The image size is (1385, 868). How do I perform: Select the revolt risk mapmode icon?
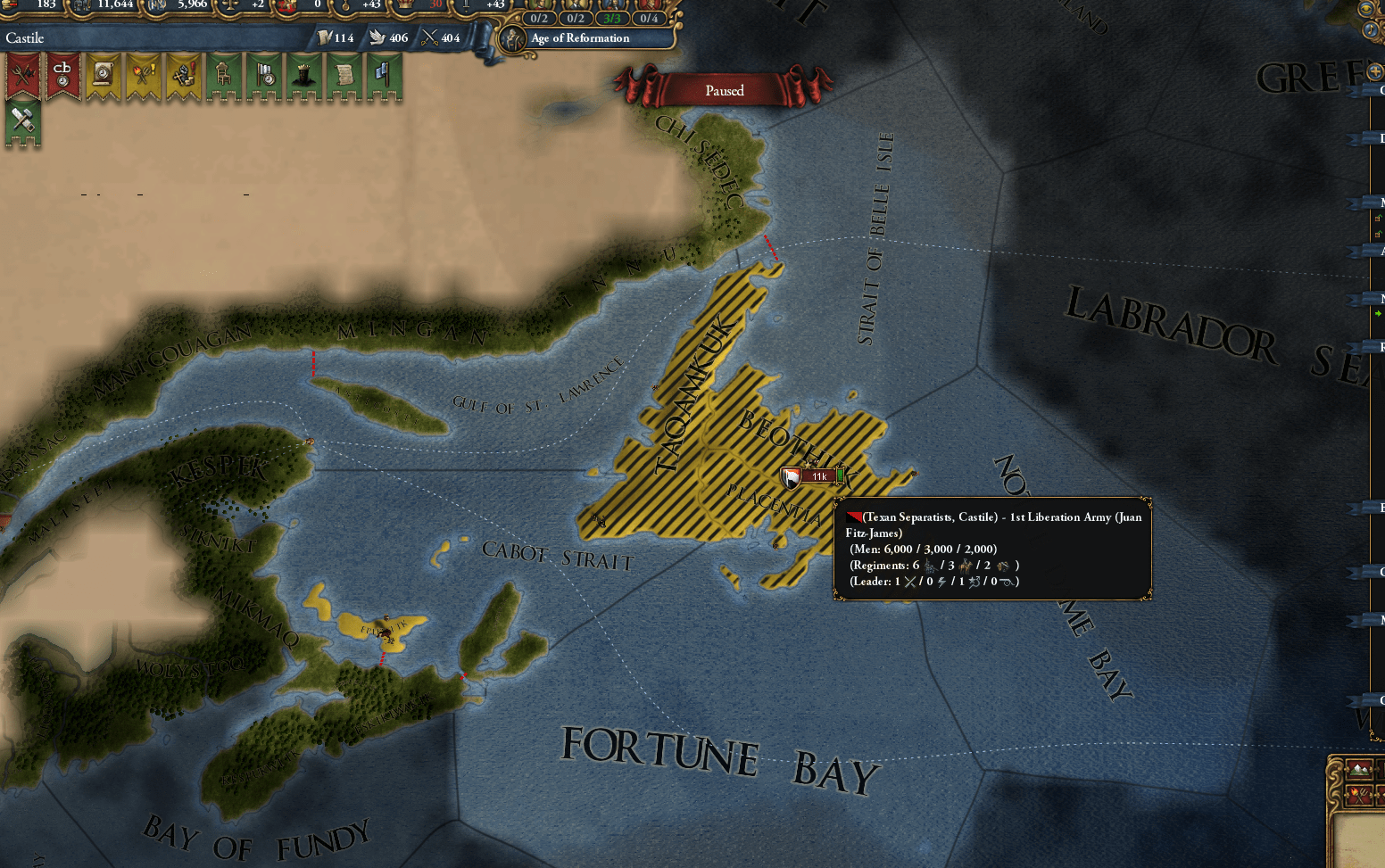point(1361,795)
